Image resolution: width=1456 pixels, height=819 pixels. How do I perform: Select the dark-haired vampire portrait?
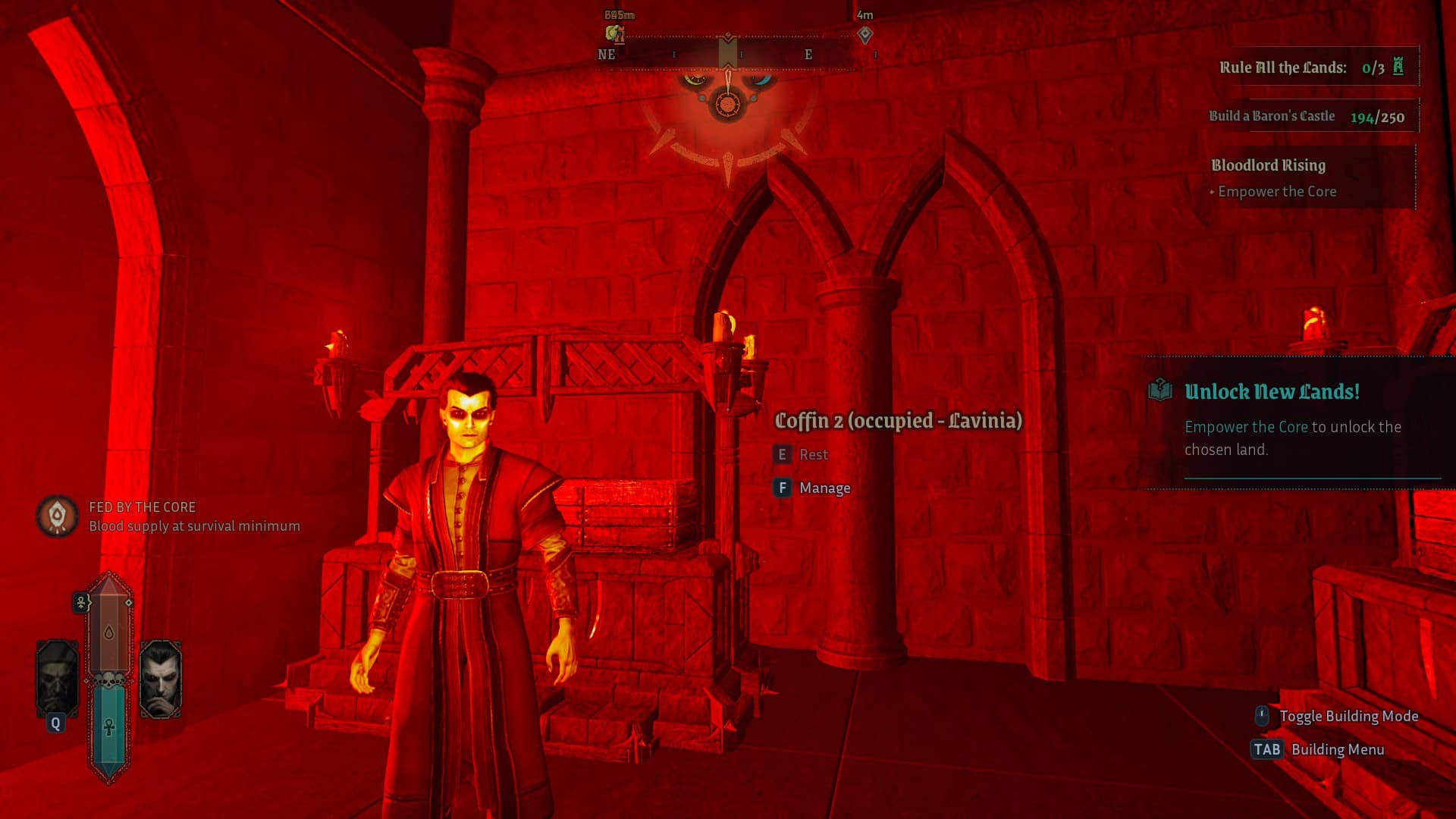coord(161,679)
